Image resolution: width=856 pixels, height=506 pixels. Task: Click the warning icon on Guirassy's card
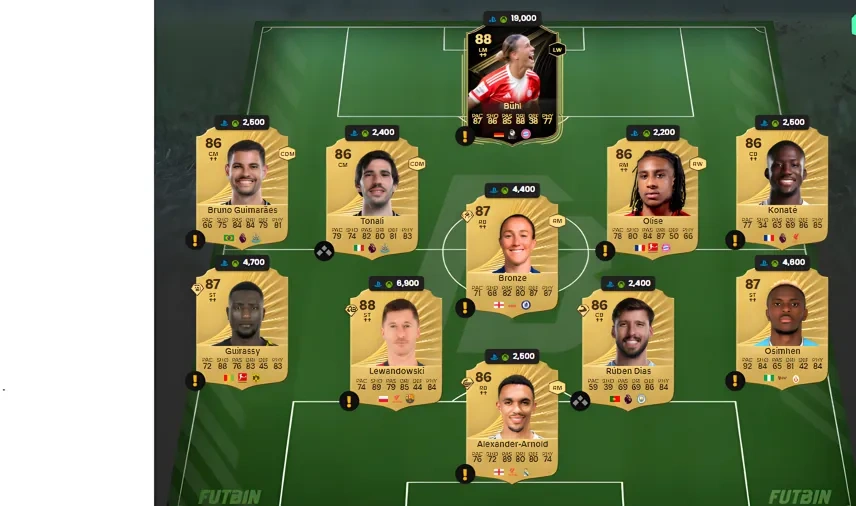[x=195, y=381]
